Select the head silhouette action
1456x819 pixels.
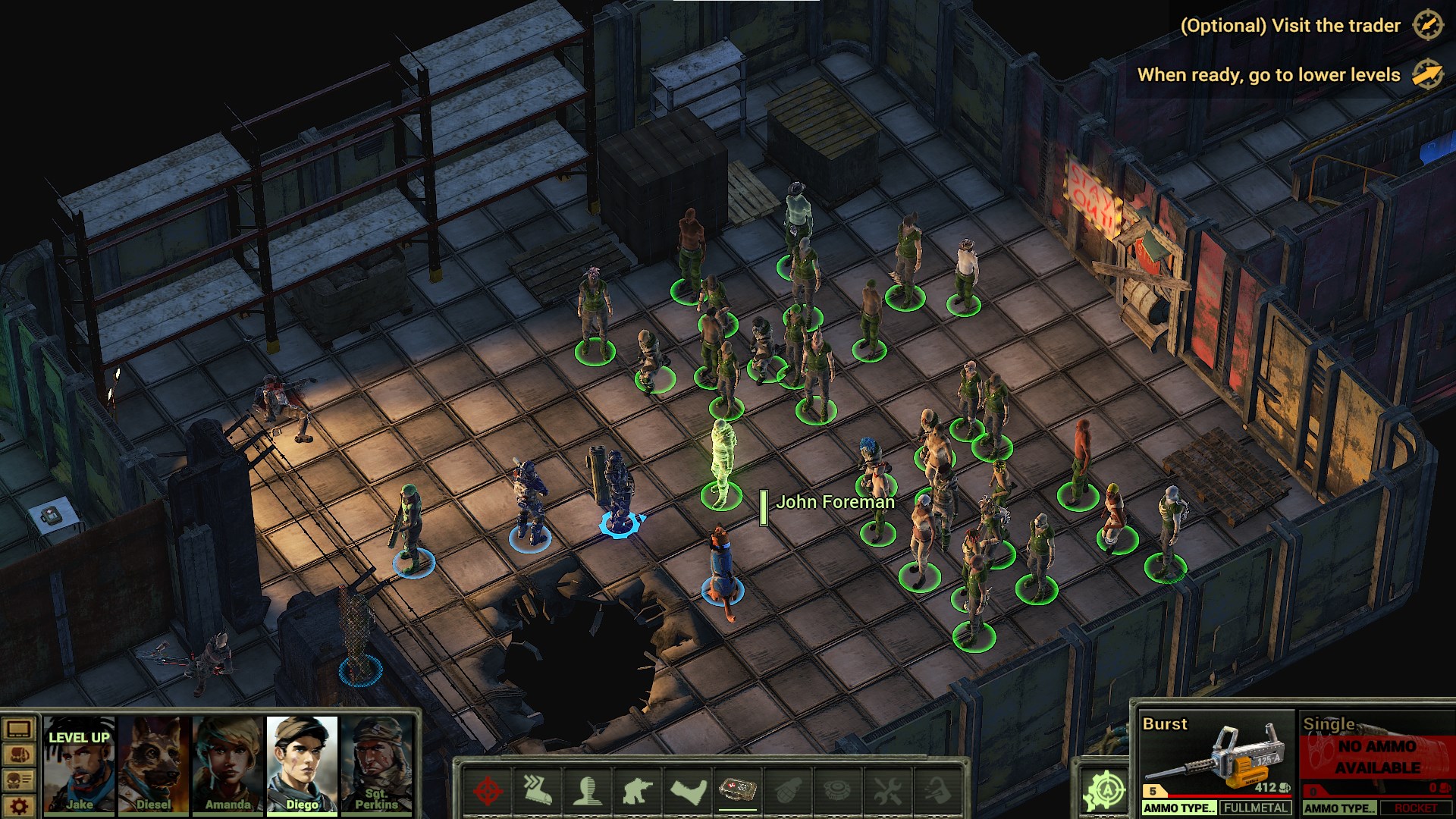coord(588,791)
